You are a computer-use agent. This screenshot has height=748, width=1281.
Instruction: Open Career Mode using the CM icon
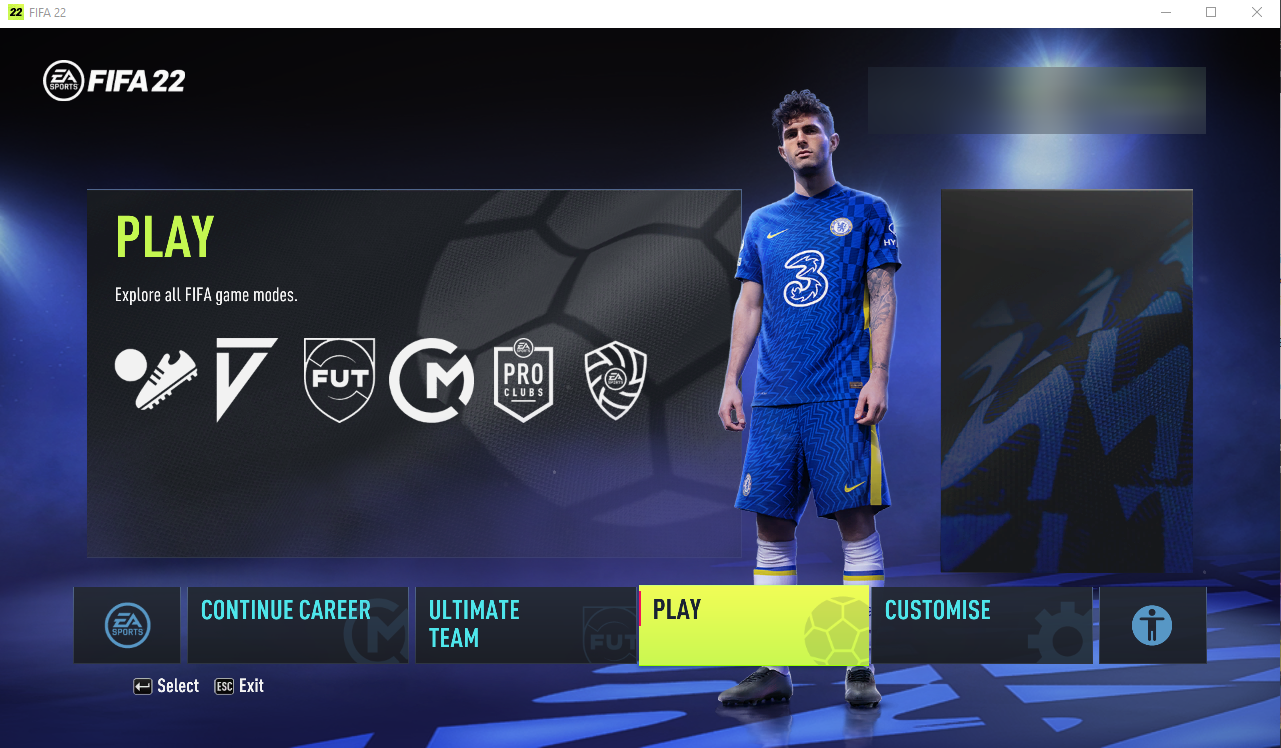tap(431, 378)
